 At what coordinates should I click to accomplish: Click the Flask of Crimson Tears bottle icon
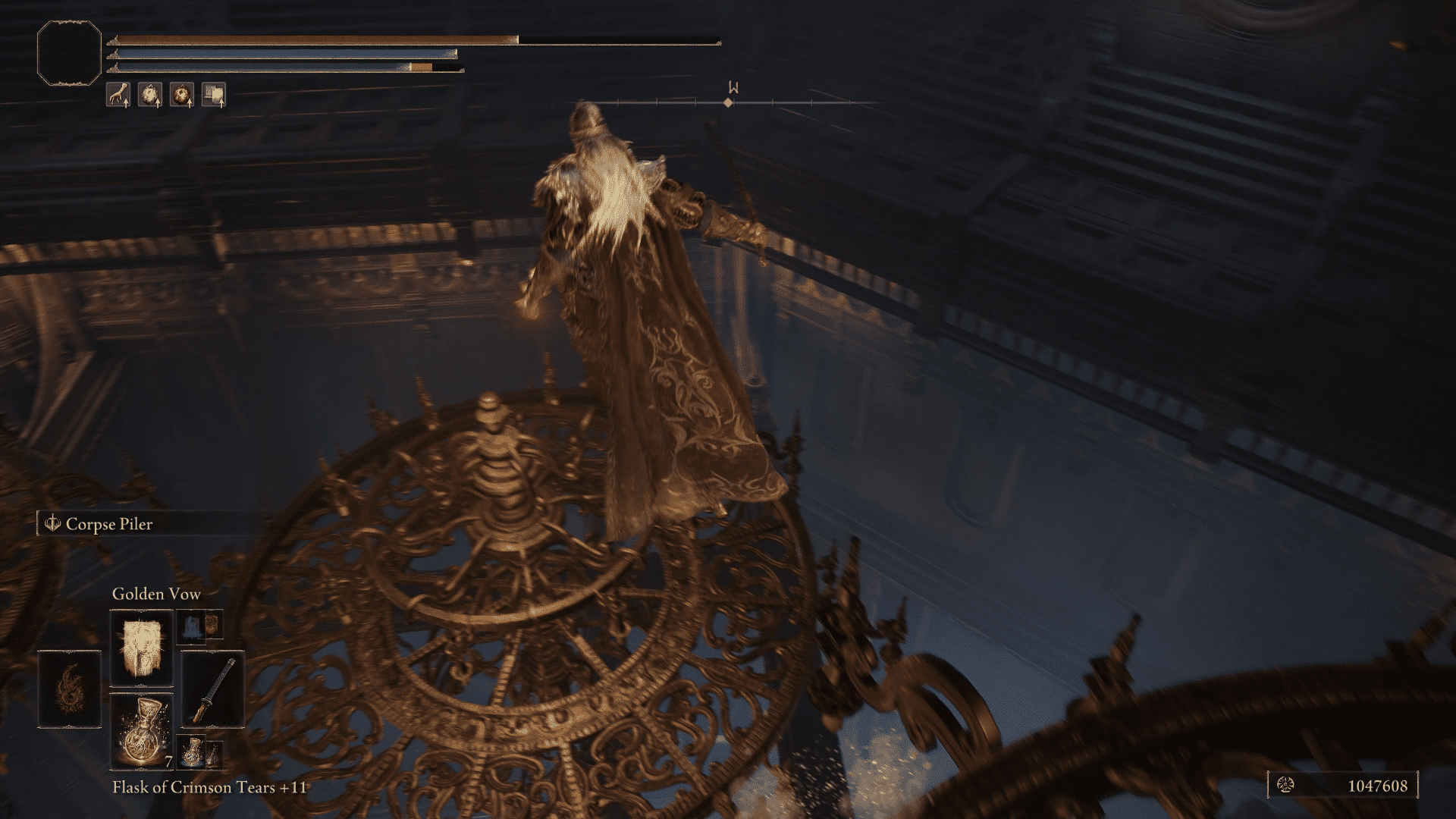click(x=143, y=730)
